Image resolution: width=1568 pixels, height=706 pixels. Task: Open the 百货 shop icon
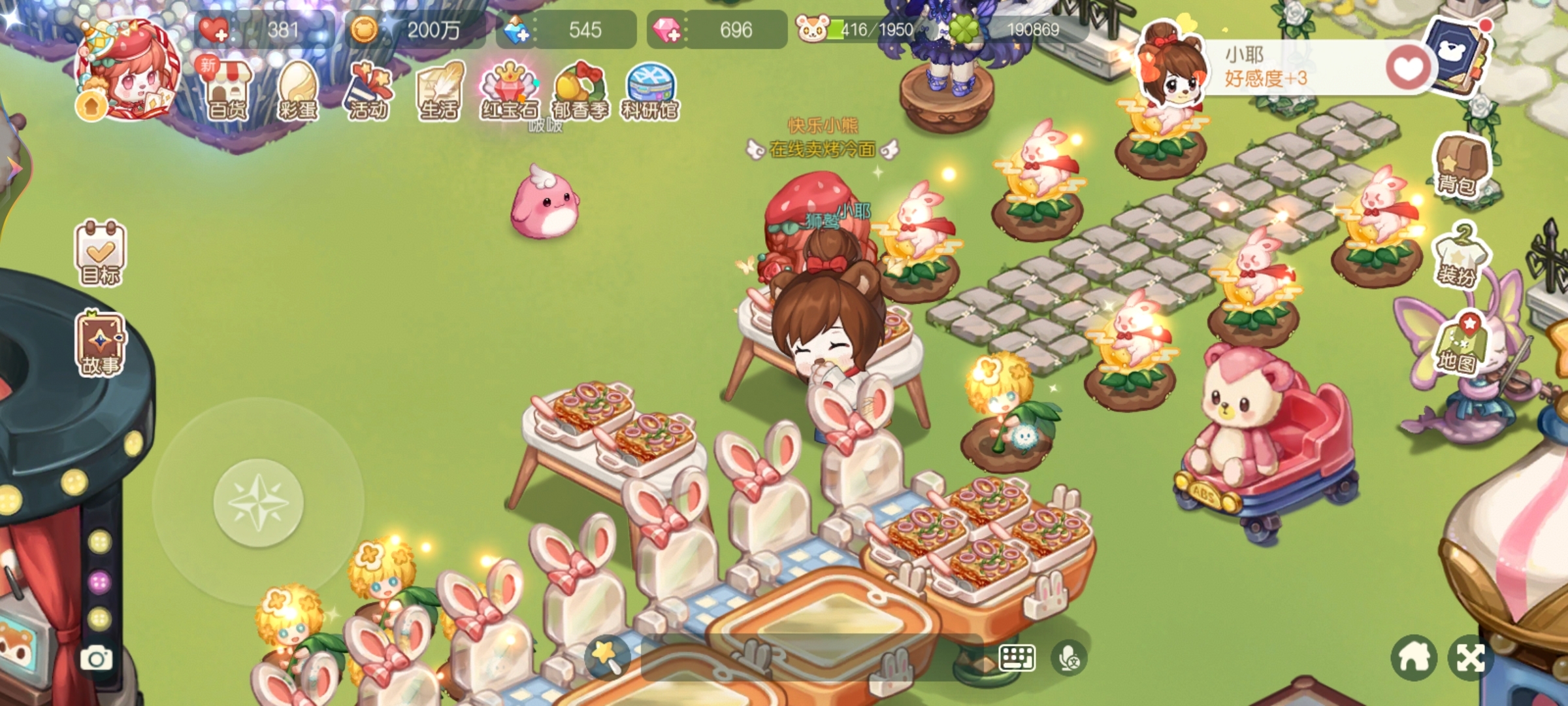227,92
